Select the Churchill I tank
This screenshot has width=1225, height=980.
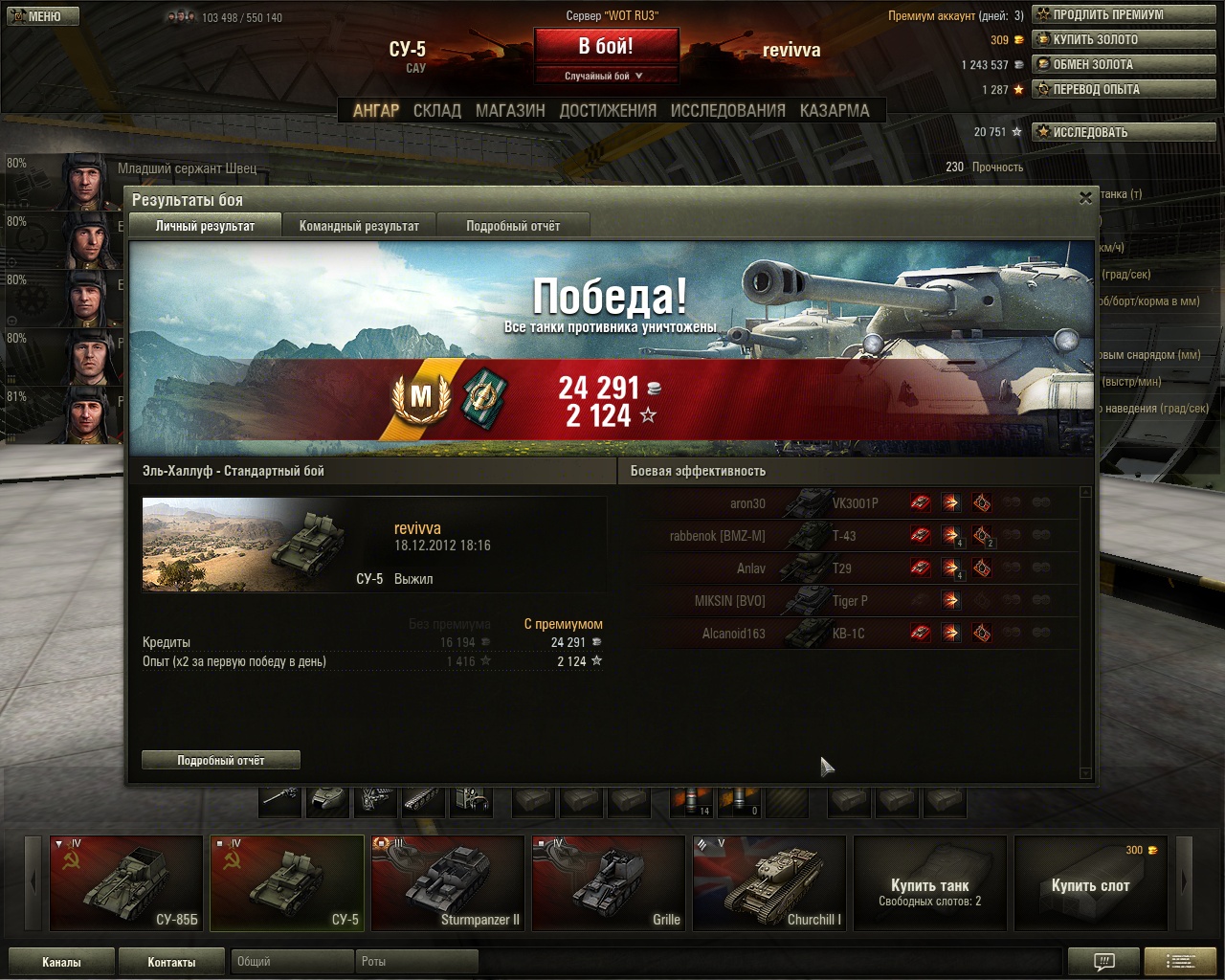769,882
